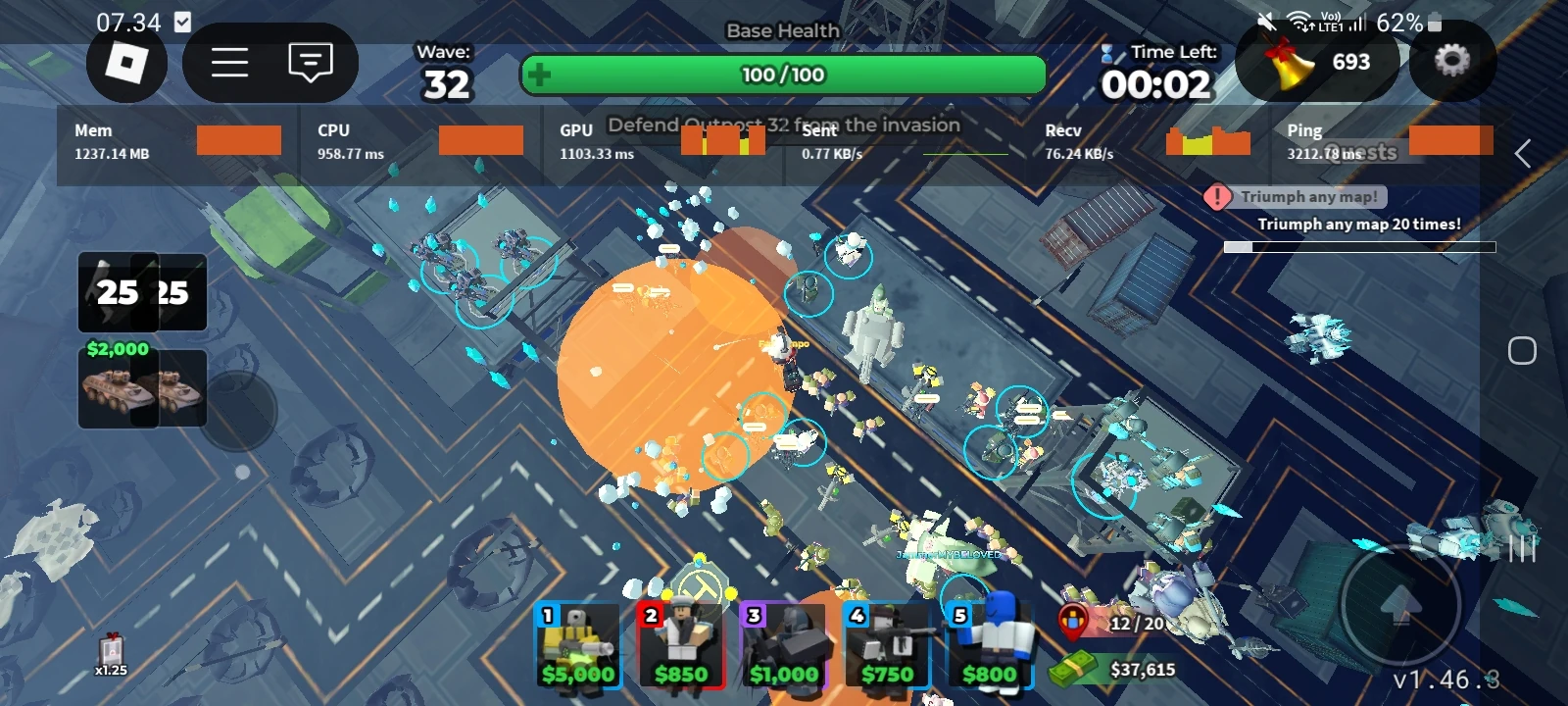Click the quest progress bar under Triumph text
The width and height of the screenshot is (1568, 706).
point(1360,245)
